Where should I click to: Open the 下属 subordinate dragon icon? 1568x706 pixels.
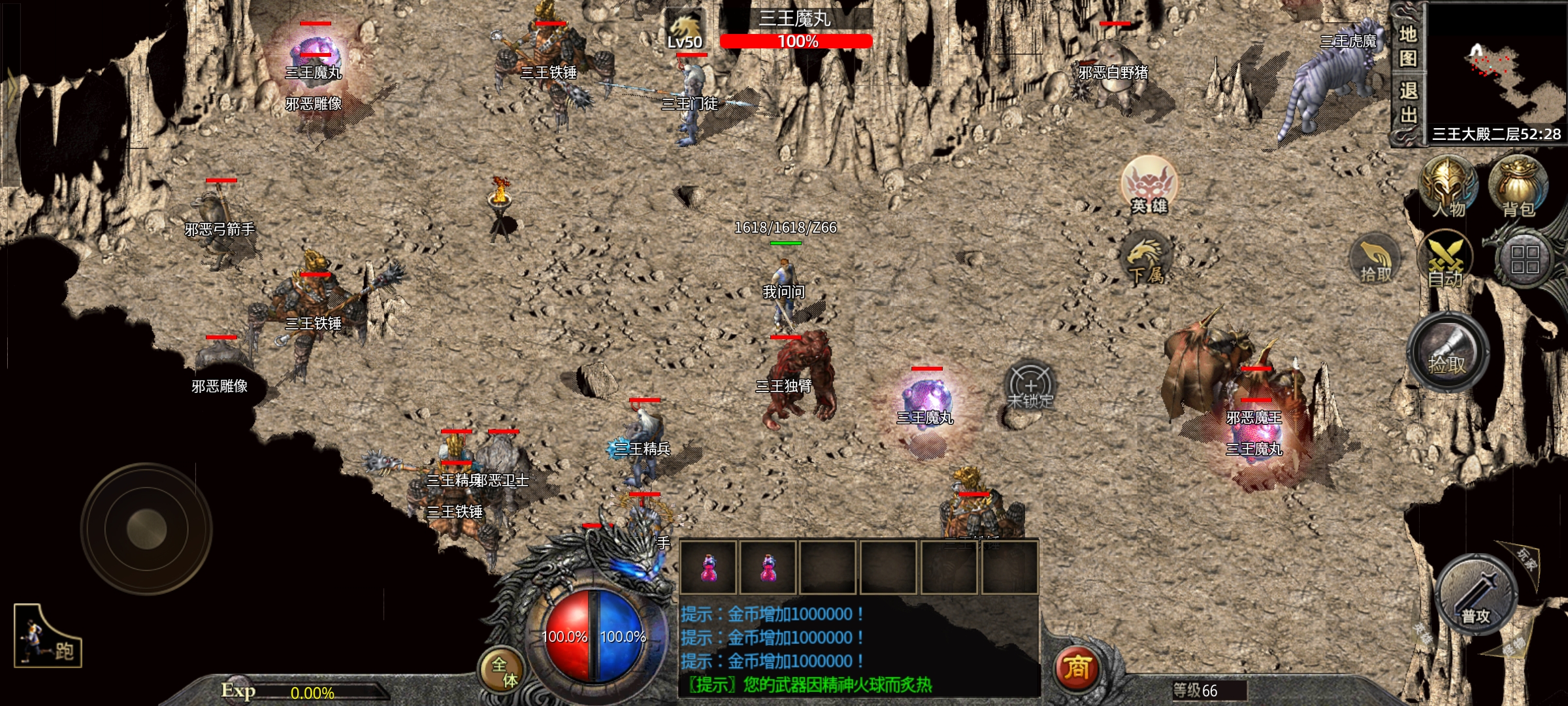tap(1146, 259)
